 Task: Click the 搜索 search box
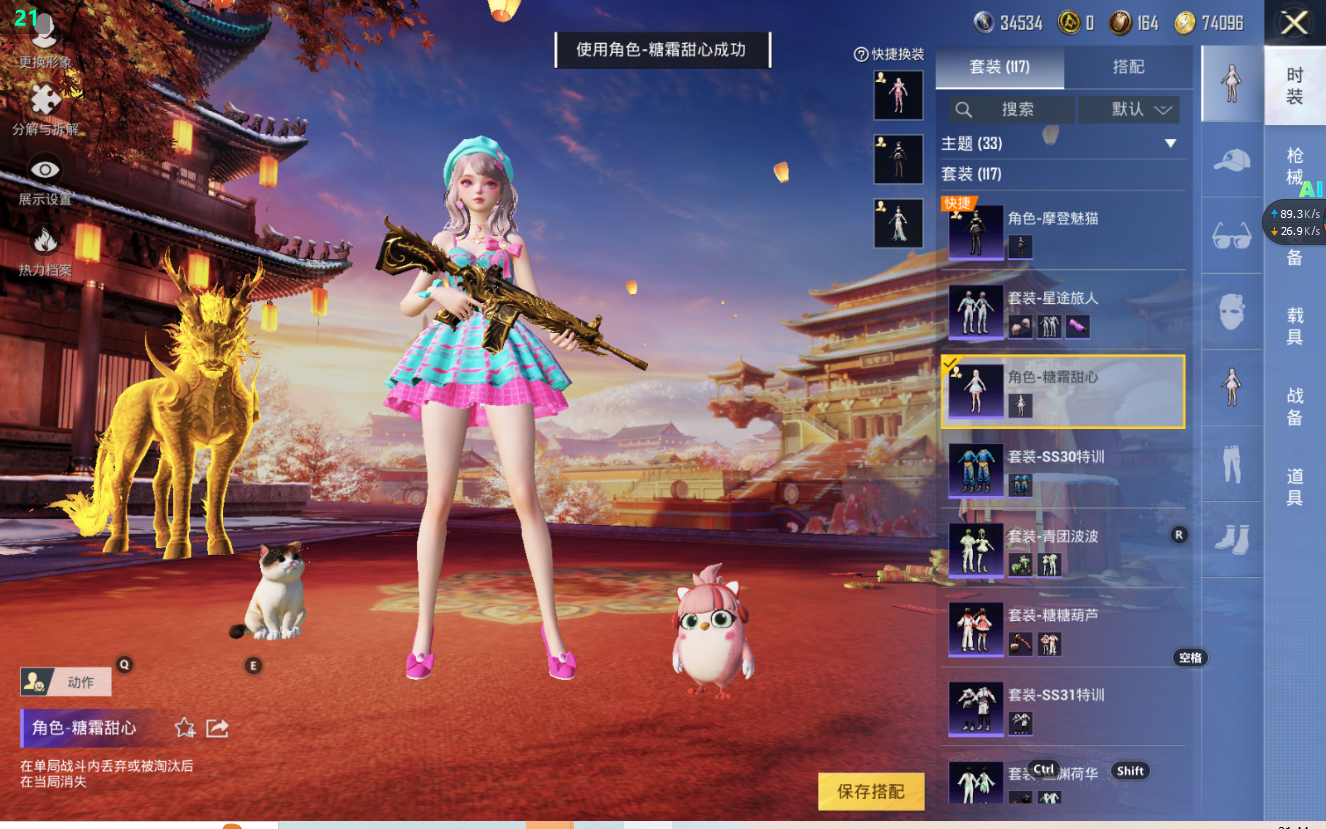[1010, 110]
